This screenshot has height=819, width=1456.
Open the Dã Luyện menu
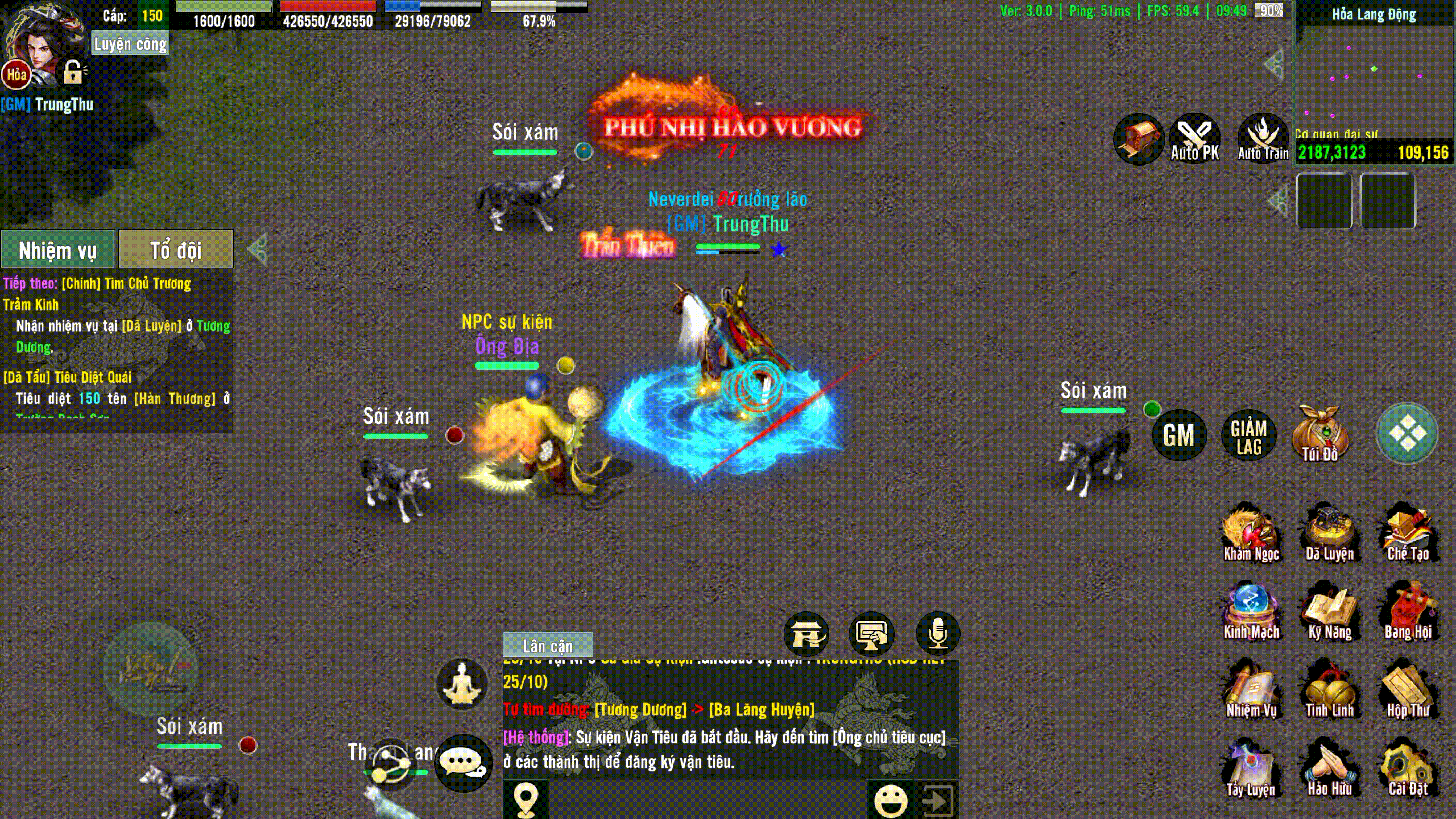1329,535
